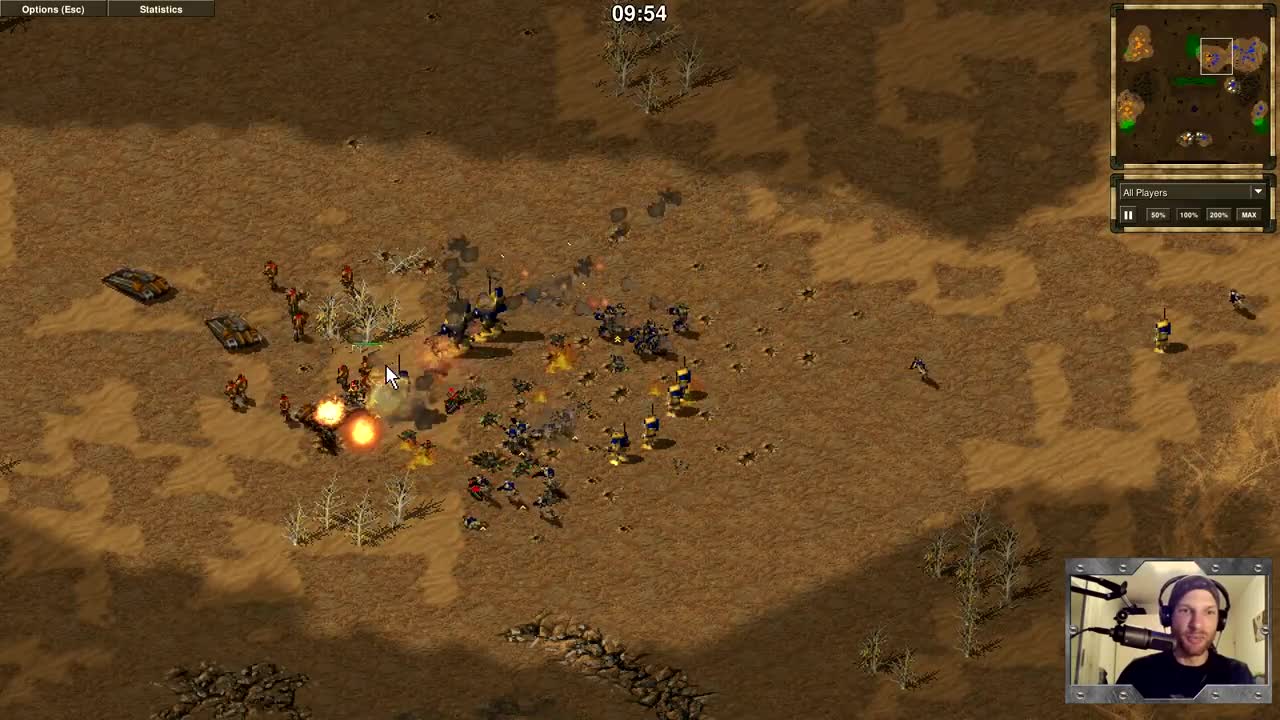The width and height of the screenshot is (1280, 720).
Task: Open the All Players dropdown
Action: pyautogui.click(x=1257, y=192)
